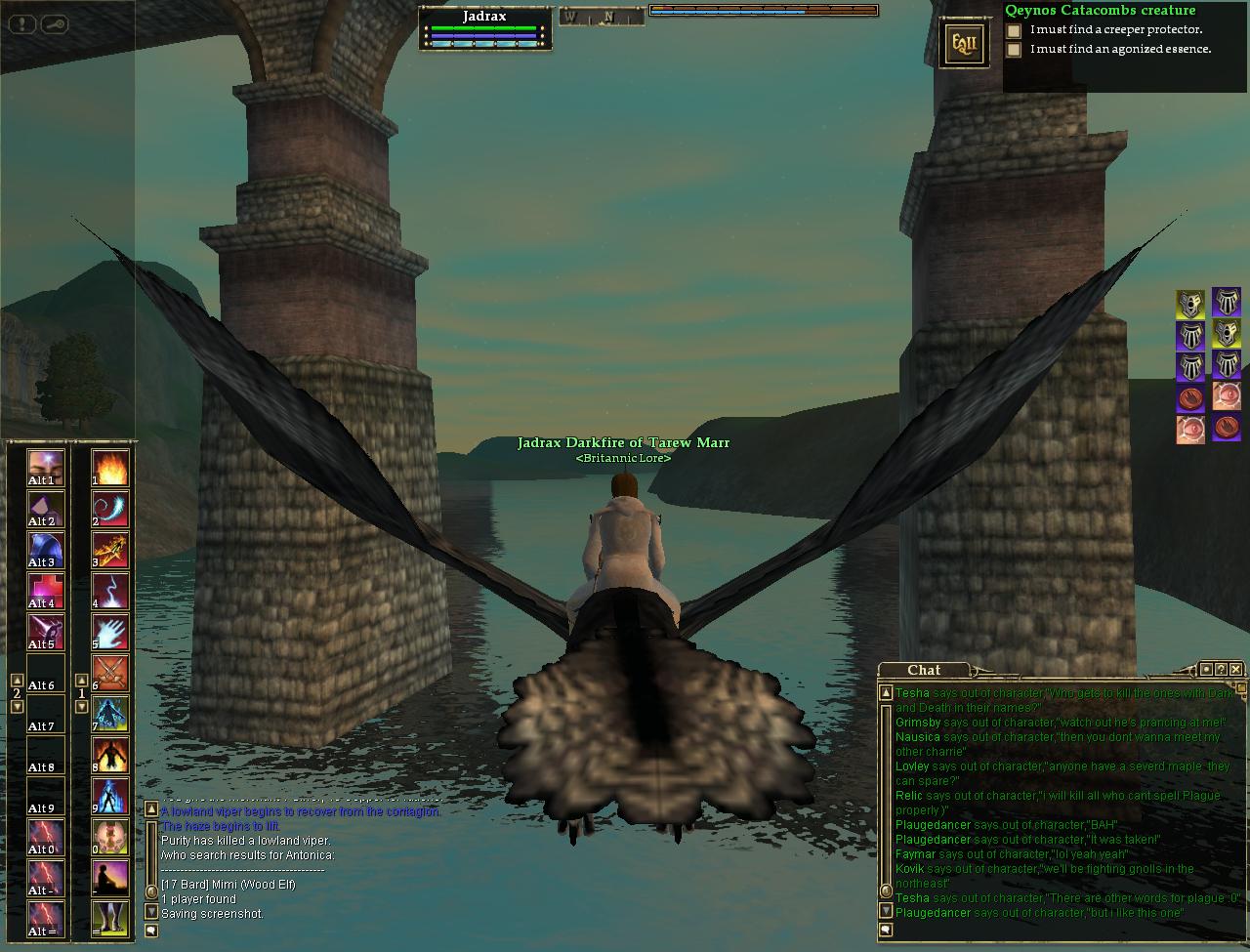This screenshot has height=952, width=1250.
Task: Trigger the lightning ability on Alt 0
Action: tap(46, 837)
